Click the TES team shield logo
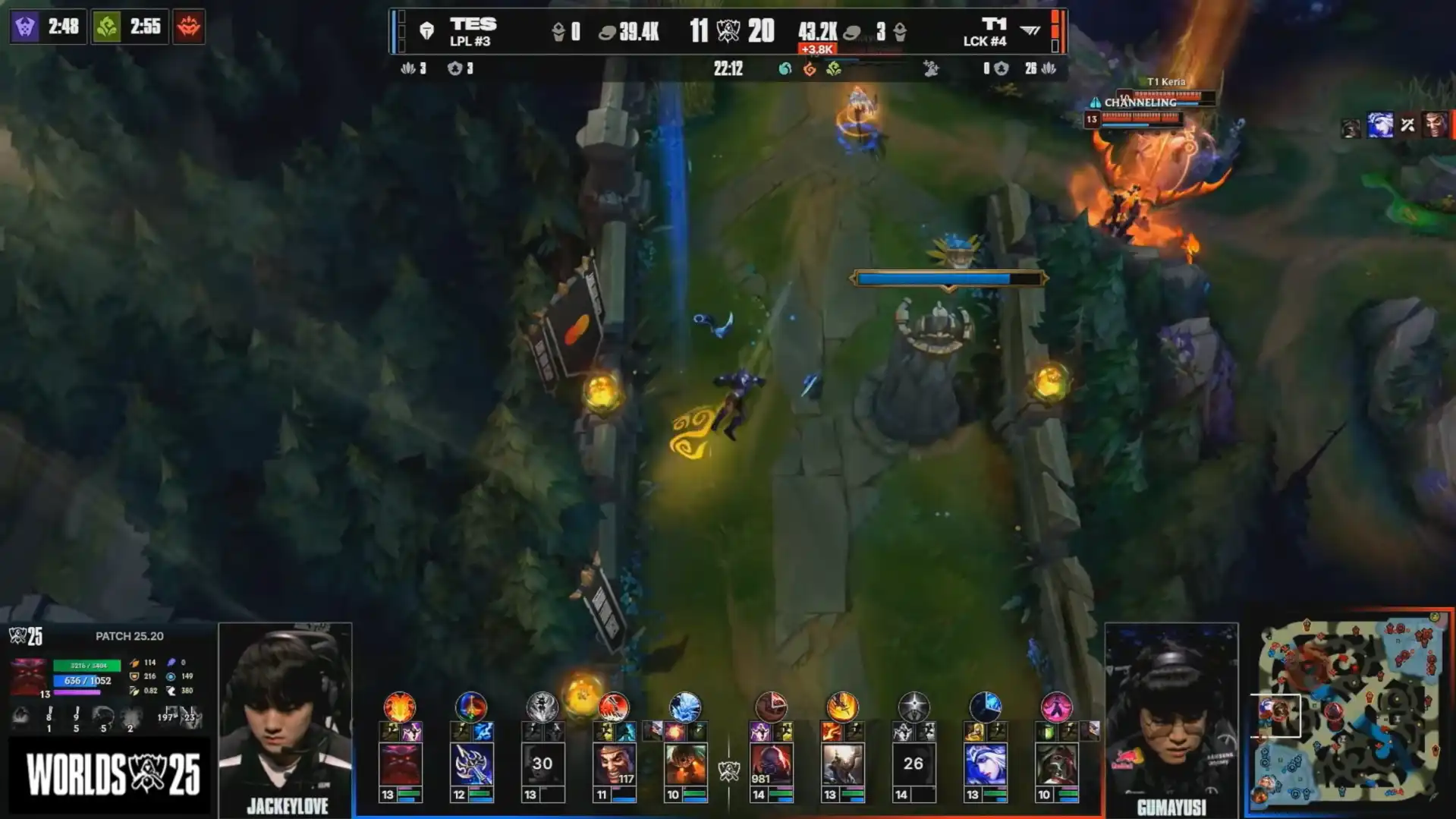The height and width of the screenshot is (819, 1456). [x=426, y=31]
